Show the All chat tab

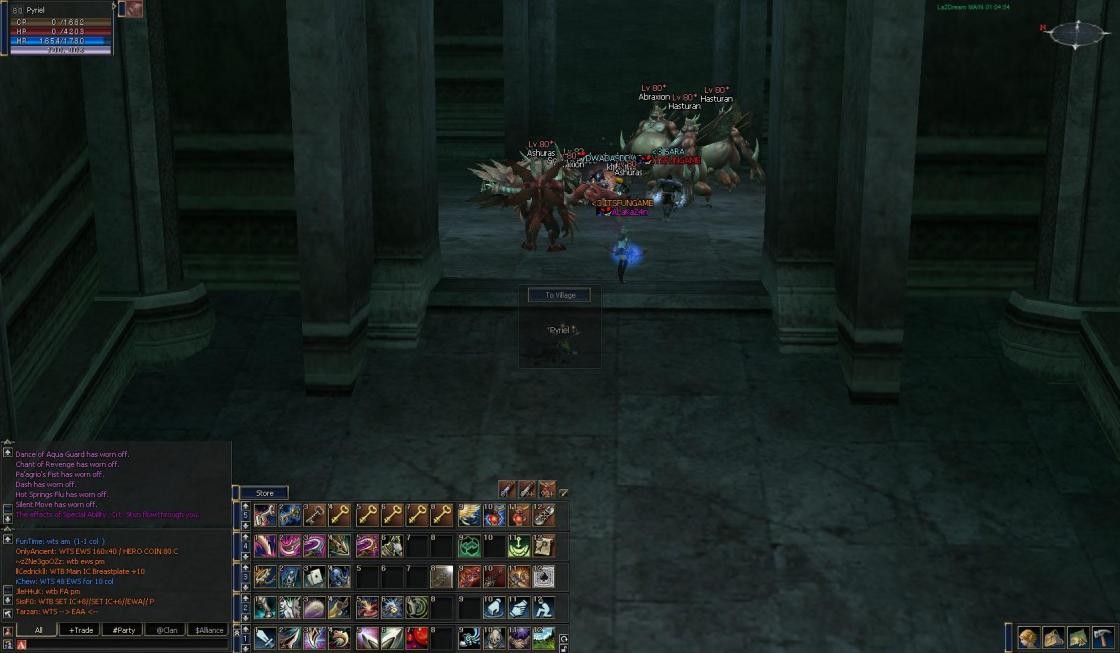38,630
